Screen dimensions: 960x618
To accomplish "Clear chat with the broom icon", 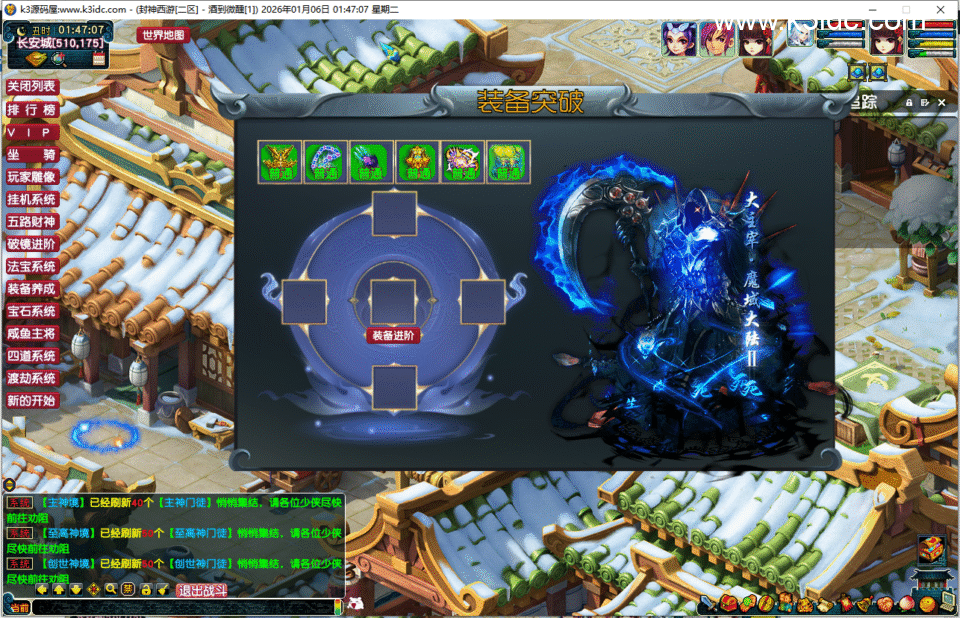I will click(162, 590).
